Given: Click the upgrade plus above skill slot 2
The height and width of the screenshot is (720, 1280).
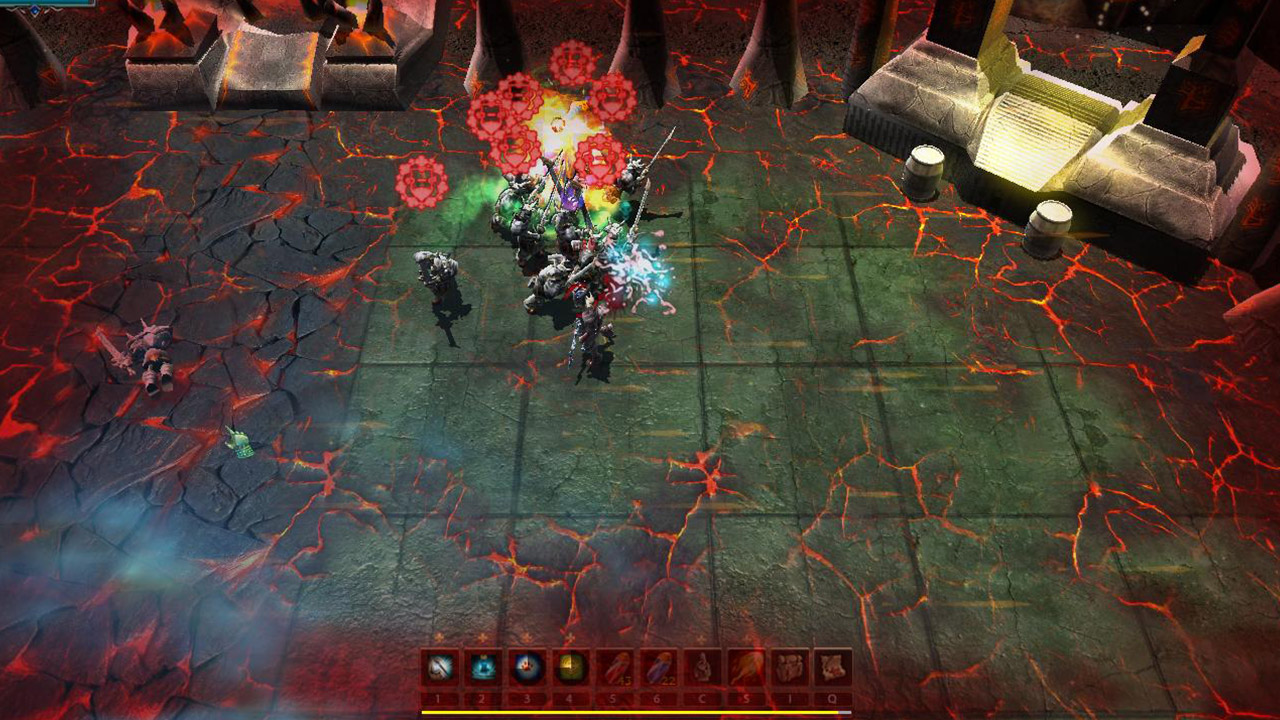Looking at the screenshot, I should 482,637.
